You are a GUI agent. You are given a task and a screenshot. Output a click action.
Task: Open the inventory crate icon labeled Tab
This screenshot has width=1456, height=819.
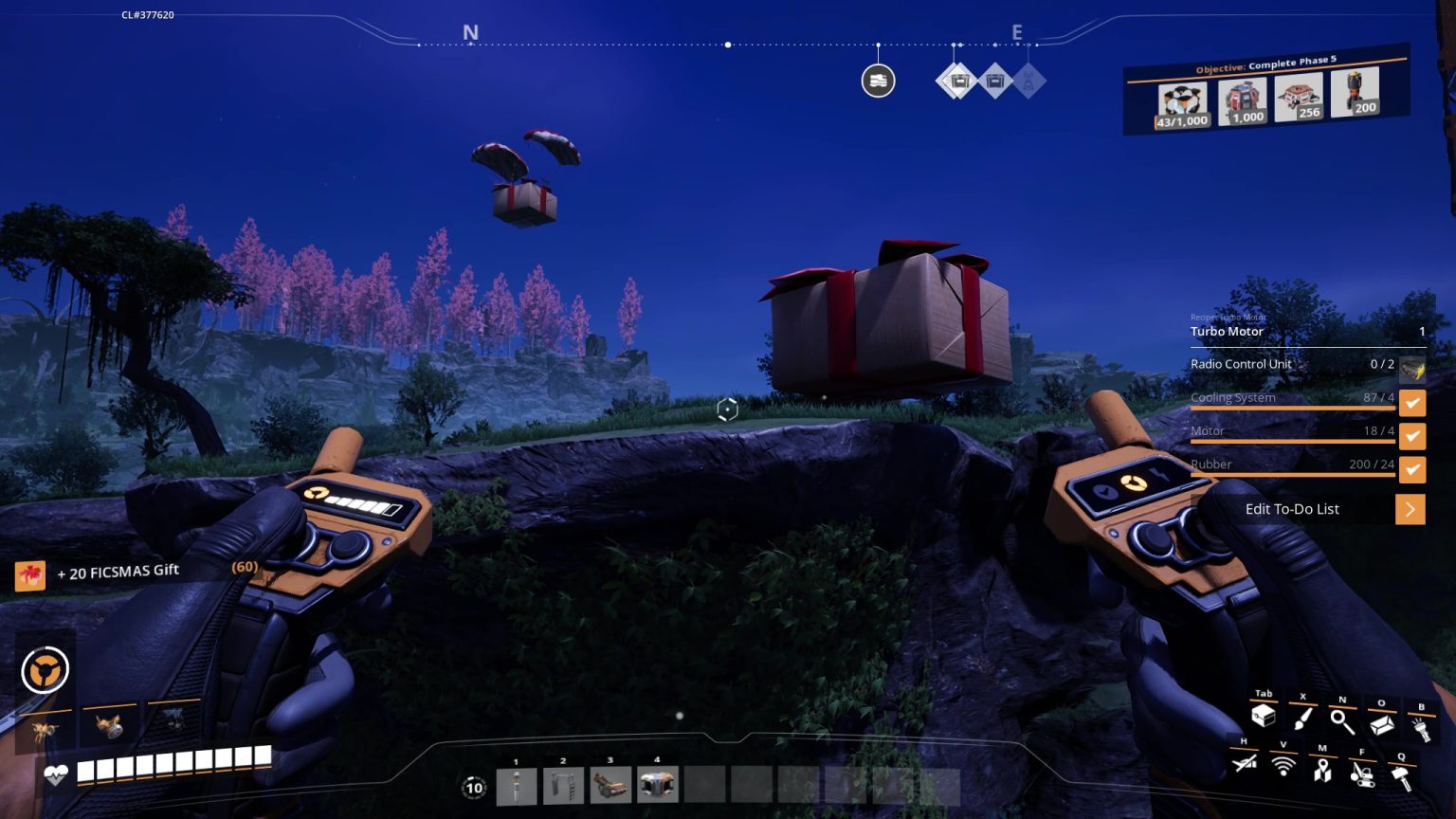coord(1265,718)
